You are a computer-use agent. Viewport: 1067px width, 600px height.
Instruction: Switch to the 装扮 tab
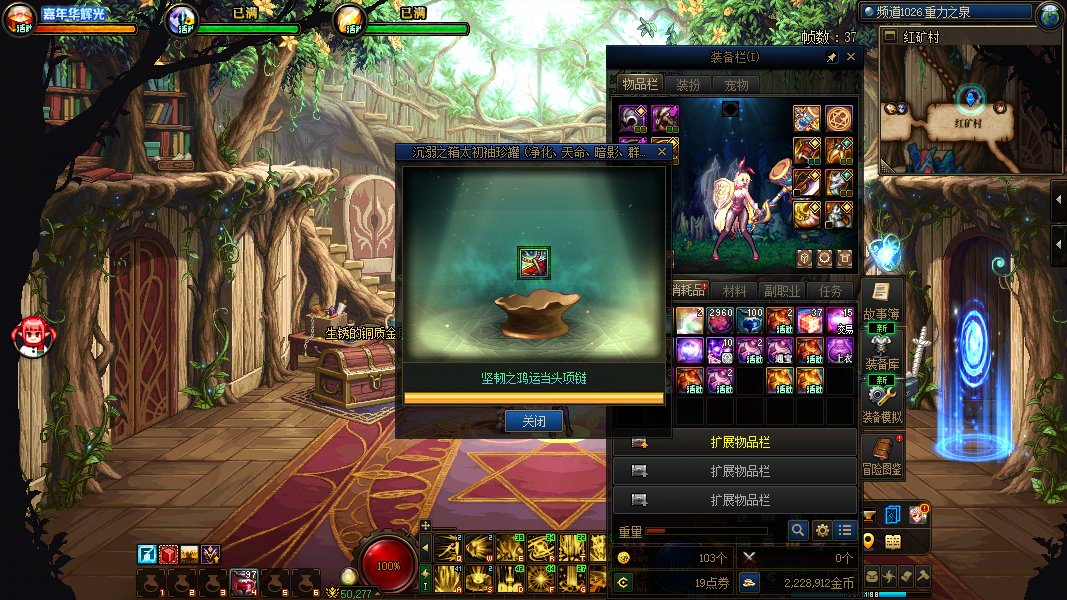click(x=688, y=85)
